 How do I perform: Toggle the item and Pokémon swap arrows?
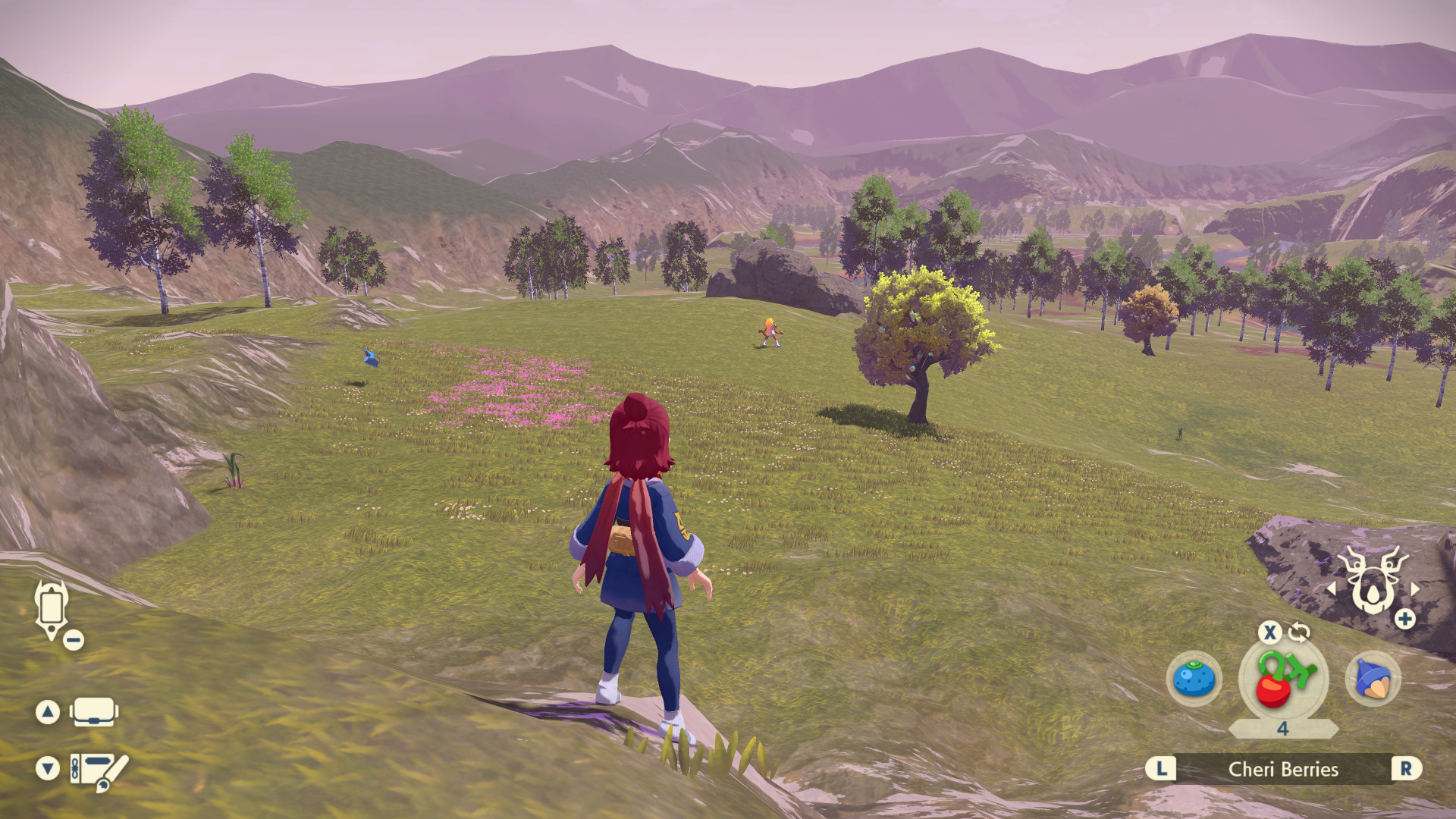click(x=1299, y=632)
